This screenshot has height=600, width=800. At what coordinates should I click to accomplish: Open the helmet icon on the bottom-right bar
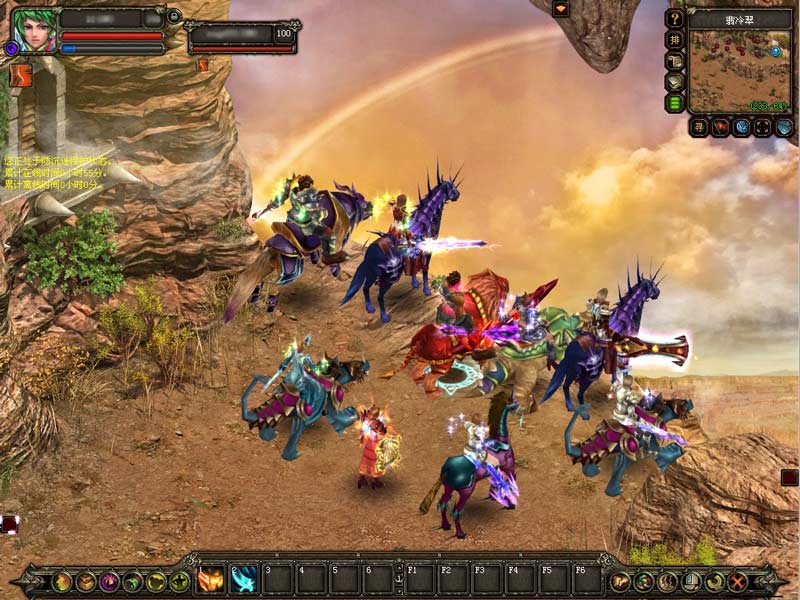691,581
